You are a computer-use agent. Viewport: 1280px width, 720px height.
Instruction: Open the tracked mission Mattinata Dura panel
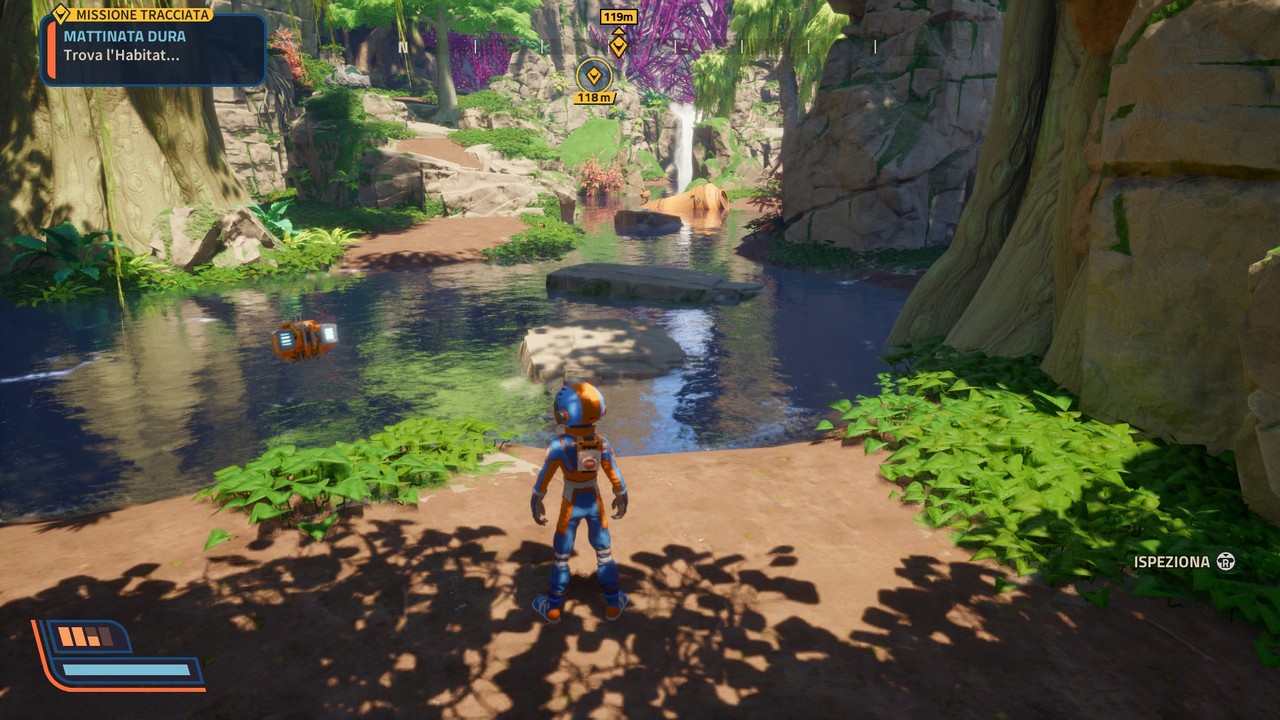154,47
